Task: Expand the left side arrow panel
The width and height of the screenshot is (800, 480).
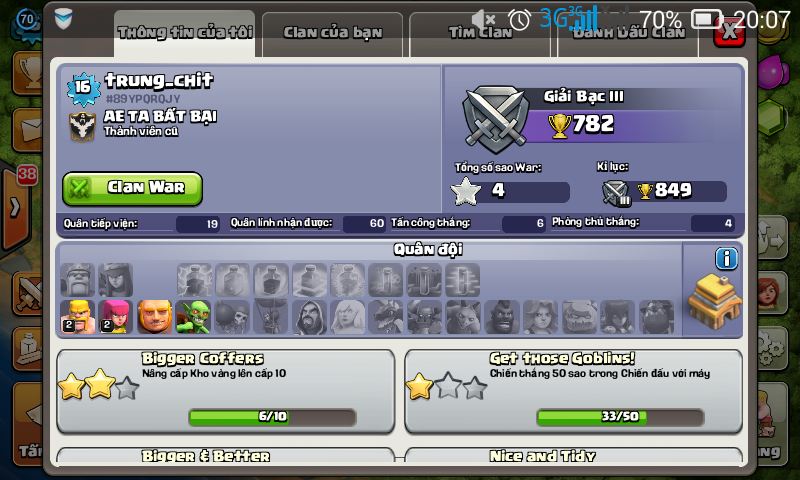Action: 16,208
